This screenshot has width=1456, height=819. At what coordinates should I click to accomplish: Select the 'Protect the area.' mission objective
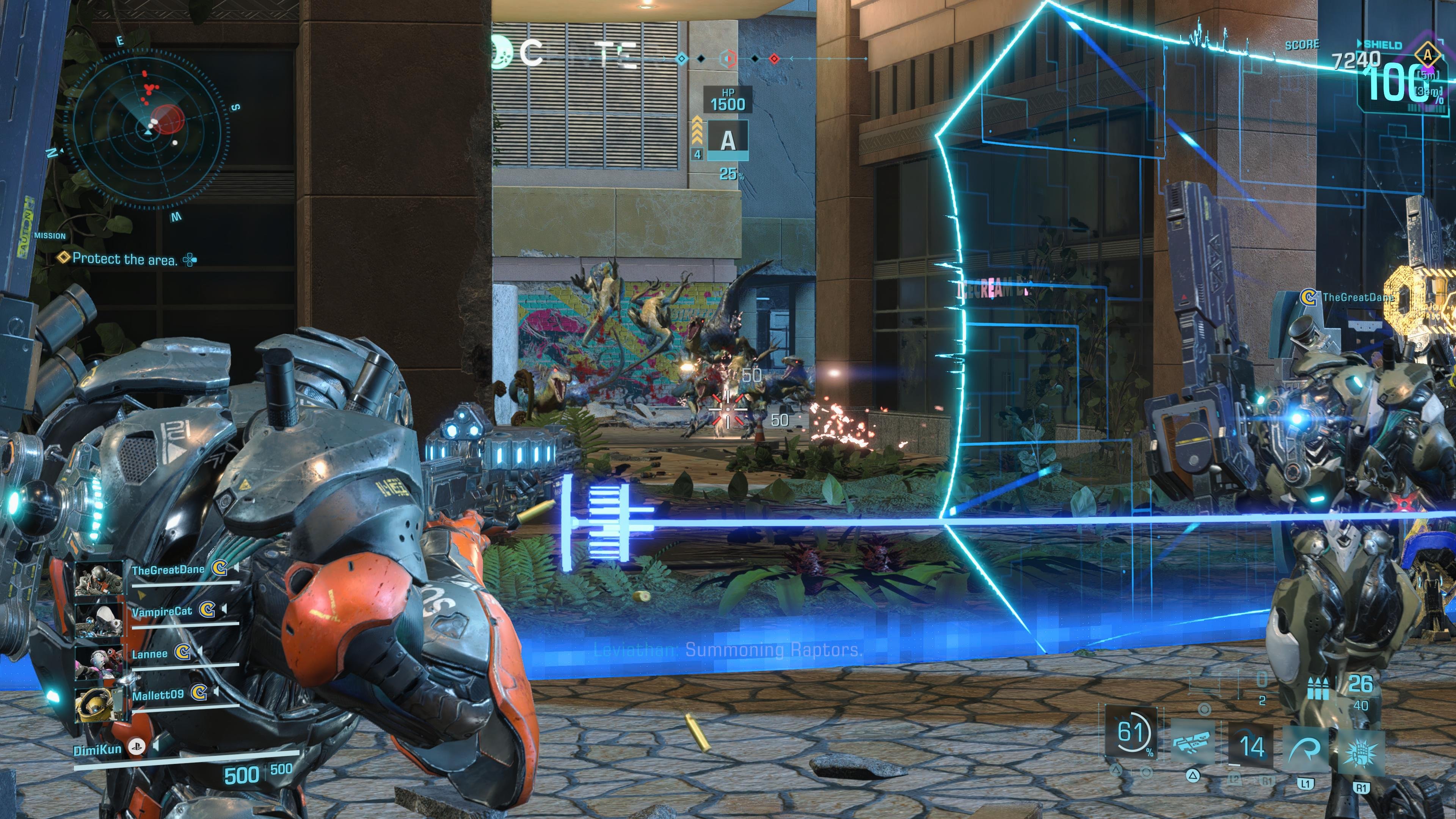125,259
